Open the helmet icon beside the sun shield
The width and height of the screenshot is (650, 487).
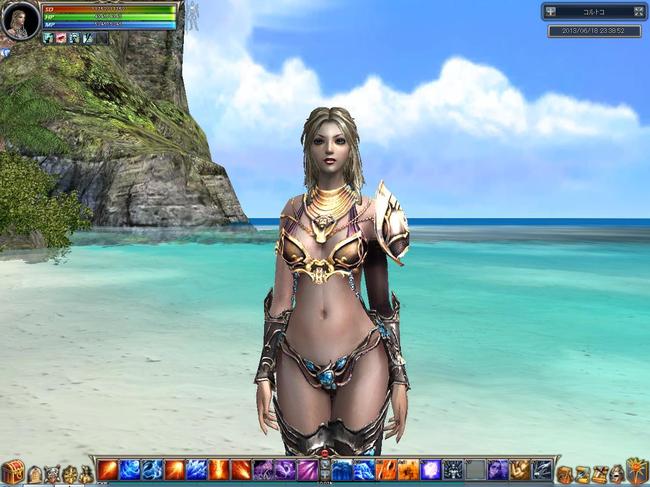pyautogui.click(x=616, y=474)
